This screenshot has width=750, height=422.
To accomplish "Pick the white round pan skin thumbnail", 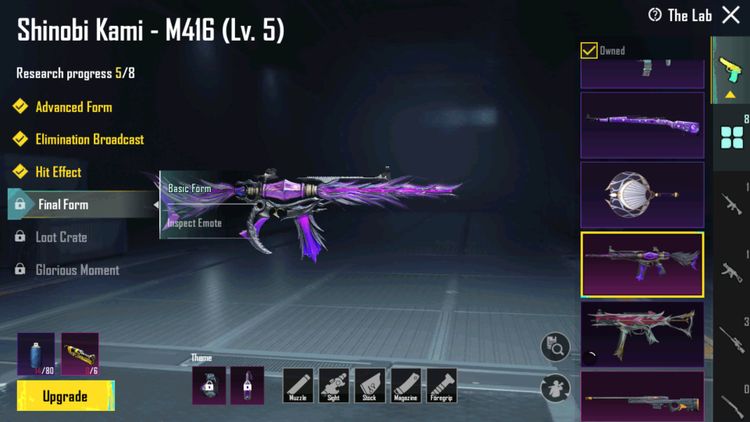I will tap(642, 194).
